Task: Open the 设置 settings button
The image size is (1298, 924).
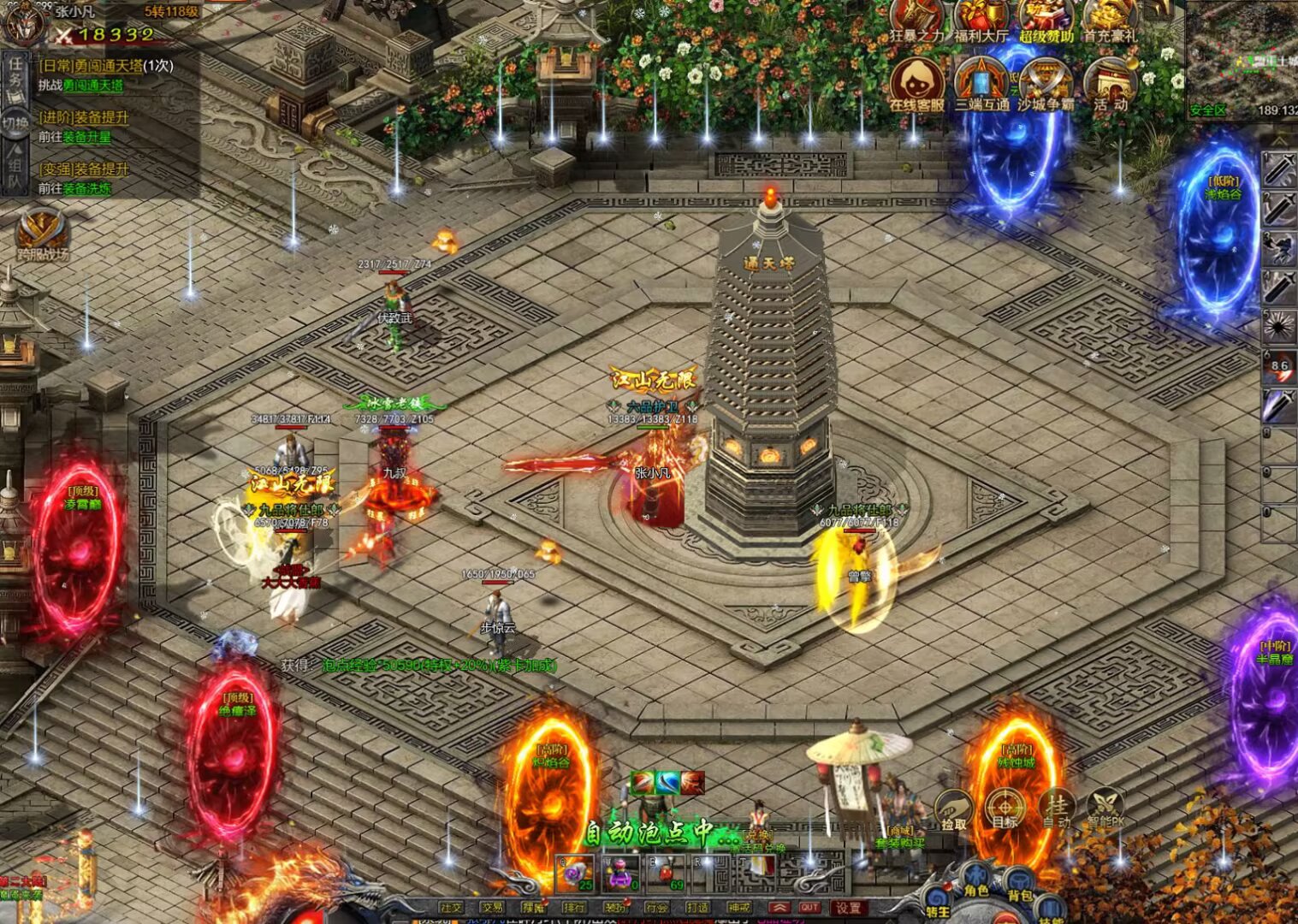Action: 848,908
